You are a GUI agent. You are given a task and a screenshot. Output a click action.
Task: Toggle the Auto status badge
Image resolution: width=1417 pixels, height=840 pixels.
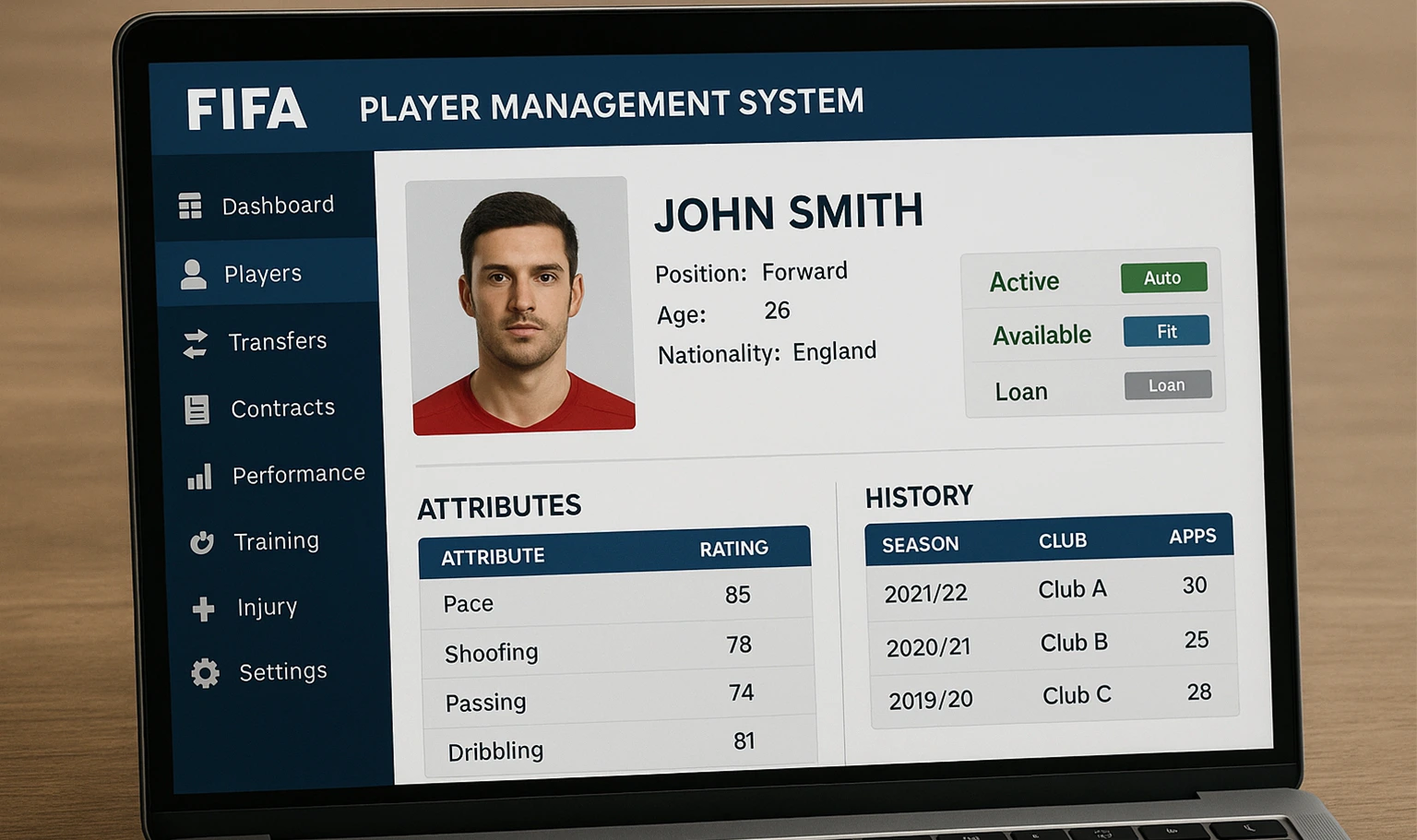coord(1163,278)
